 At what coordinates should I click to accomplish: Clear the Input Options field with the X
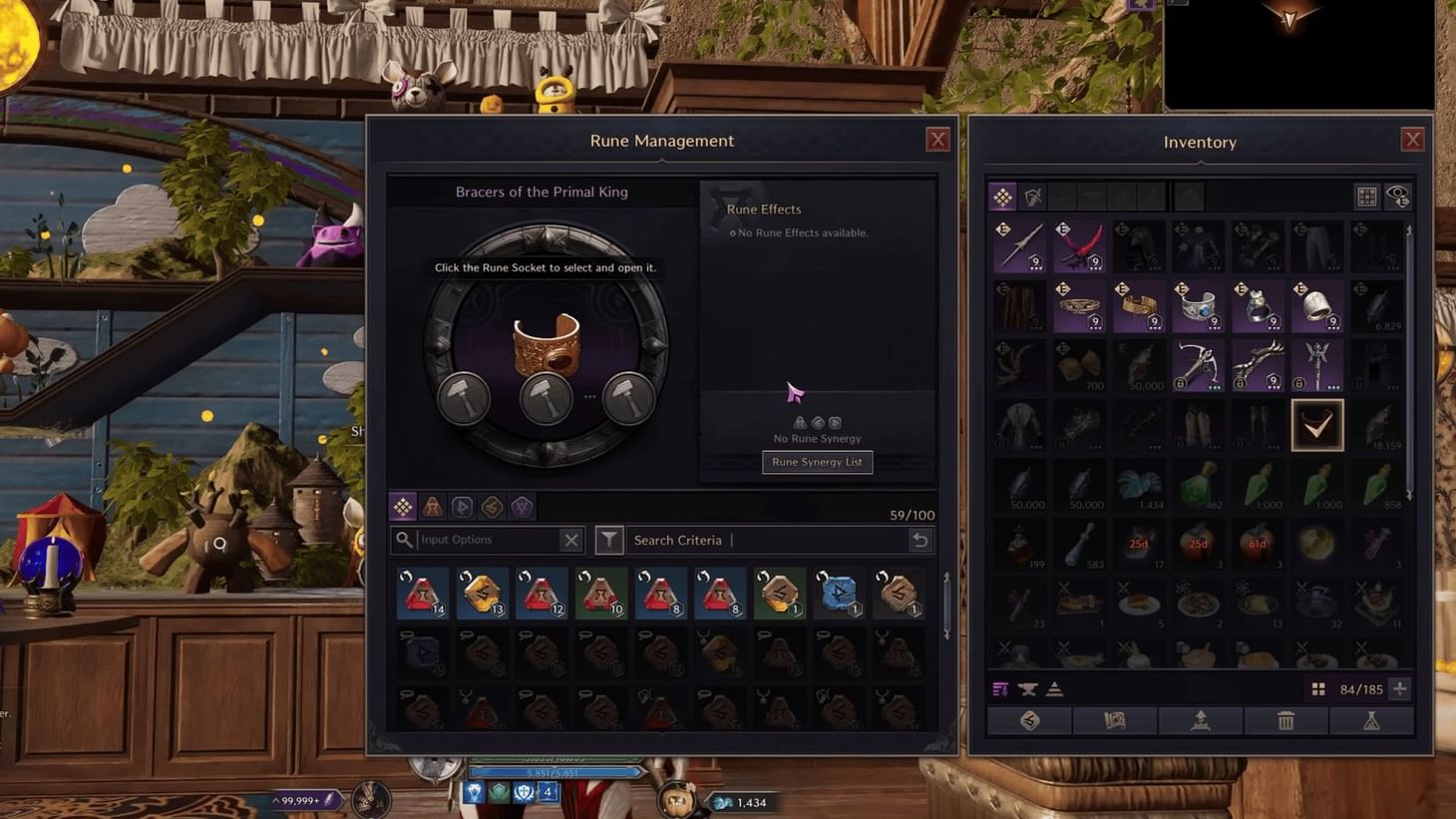[x=571, y=539]
